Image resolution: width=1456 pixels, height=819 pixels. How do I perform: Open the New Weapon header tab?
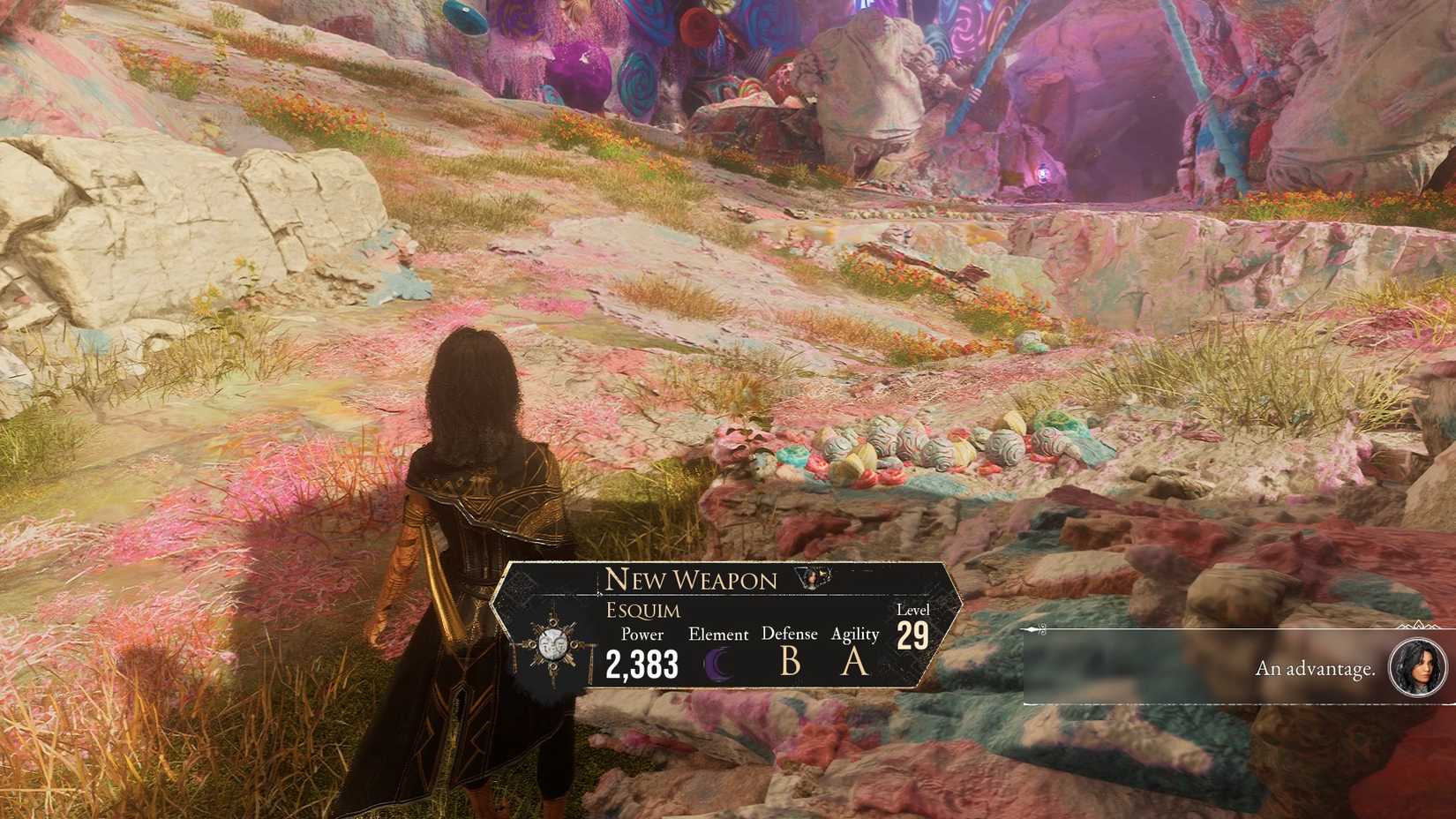click(691, 580)
